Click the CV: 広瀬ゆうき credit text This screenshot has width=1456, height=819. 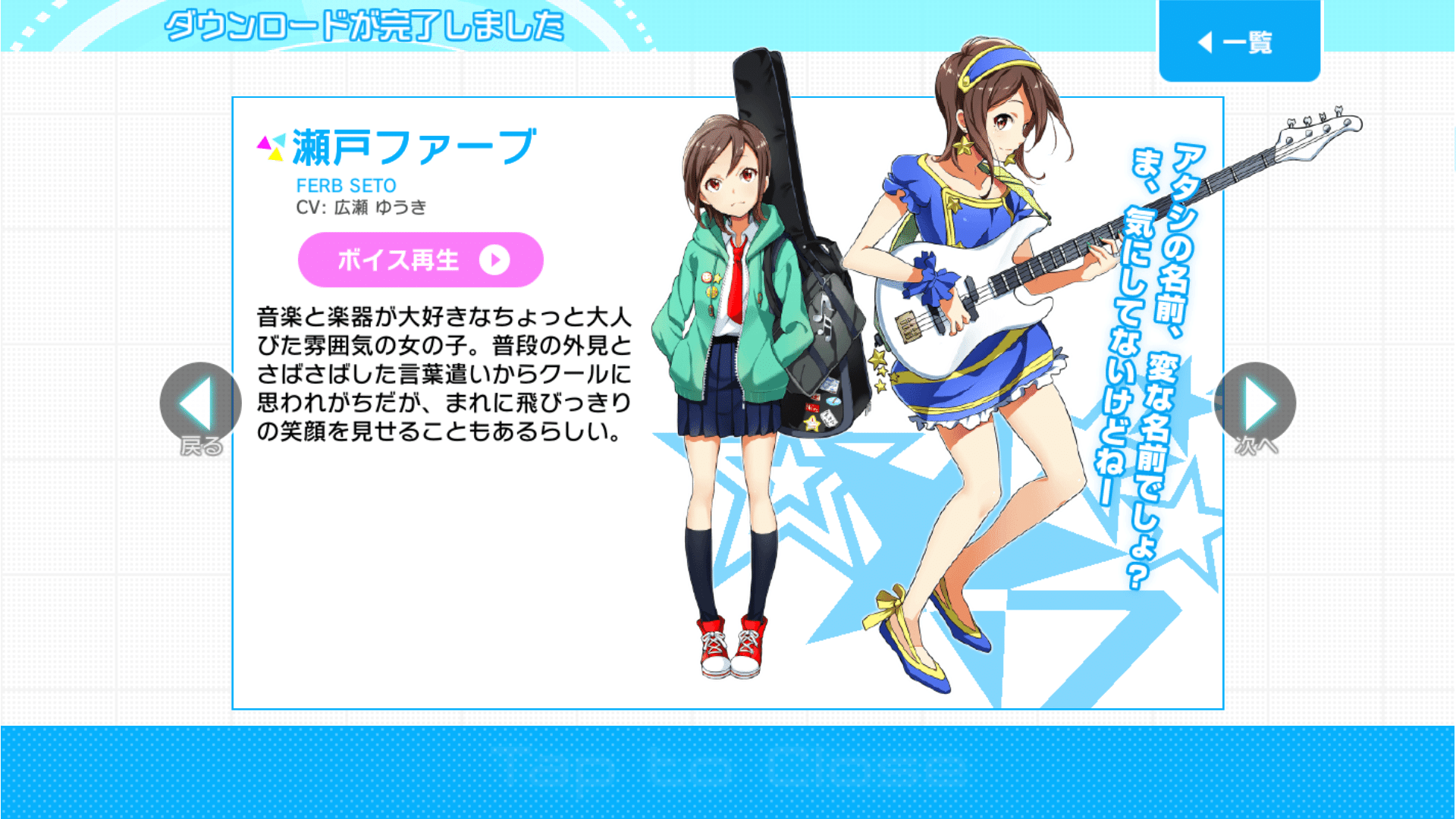pyautogui.click(x=364, y=209)
